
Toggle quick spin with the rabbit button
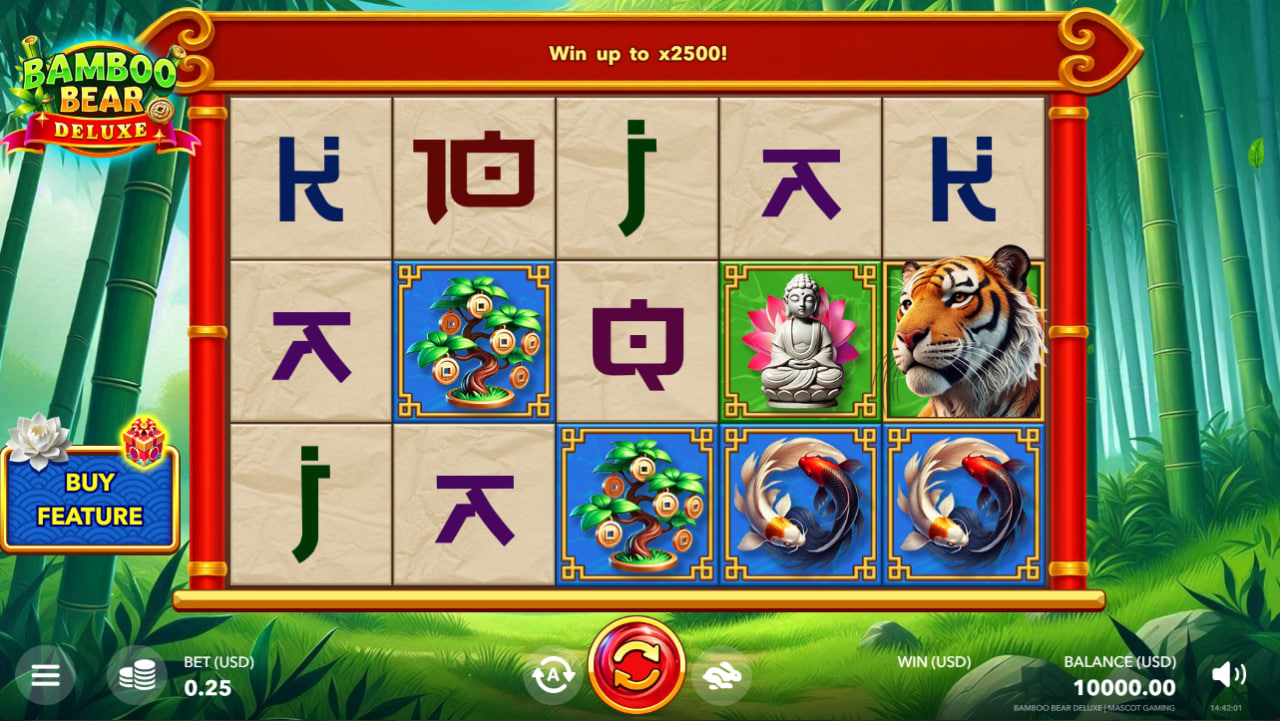pyautogui.click(x=722, y=676)
